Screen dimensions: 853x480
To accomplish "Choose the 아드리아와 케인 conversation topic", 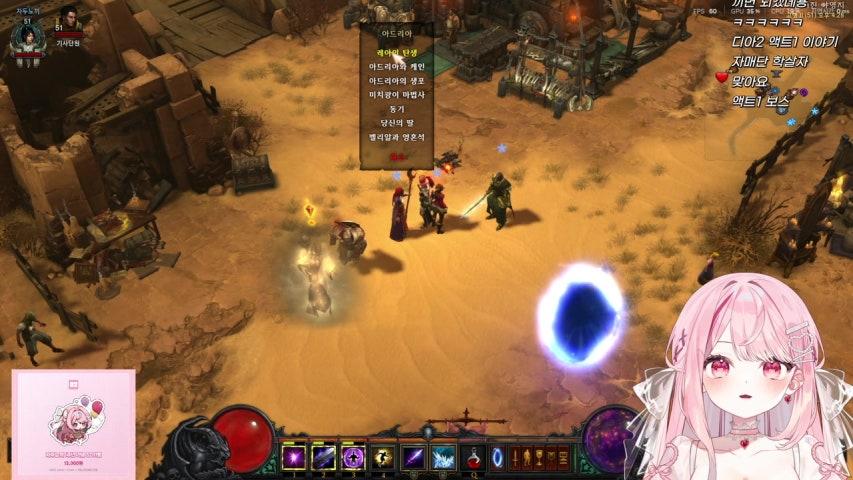I will click(x=396, y=66).
